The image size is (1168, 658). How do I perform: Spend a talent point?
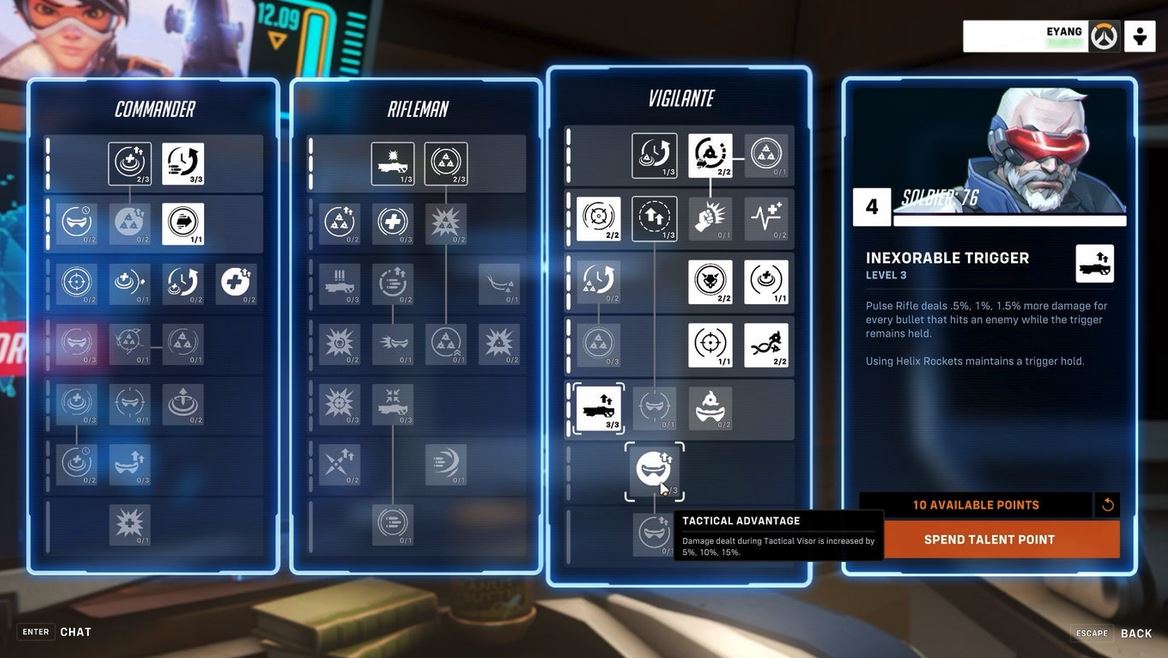tap(989, 539)
